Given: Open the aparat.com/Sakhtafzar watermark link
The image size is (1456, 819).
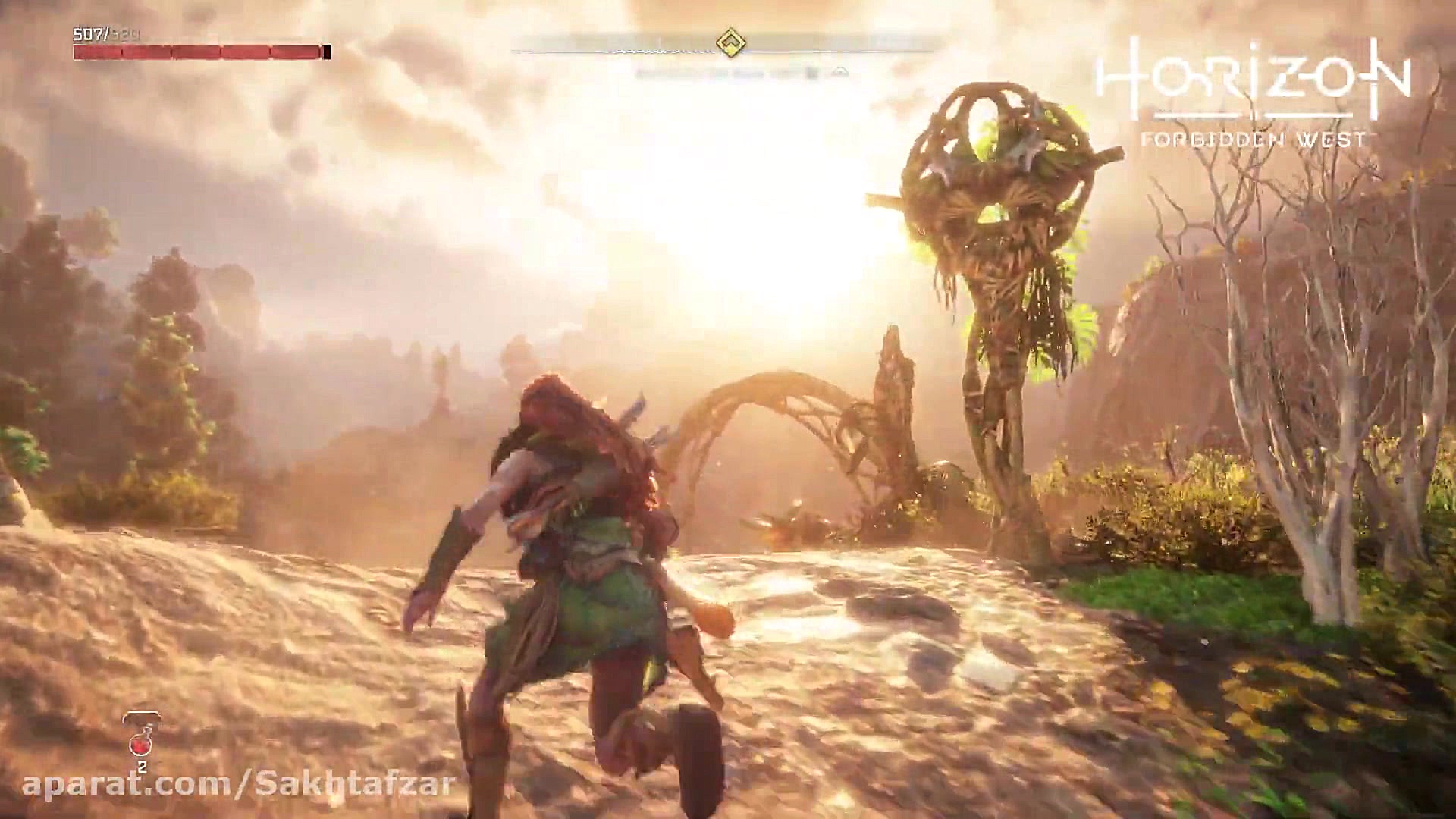Looking at the screenshot, I should (x=238, y=783).
